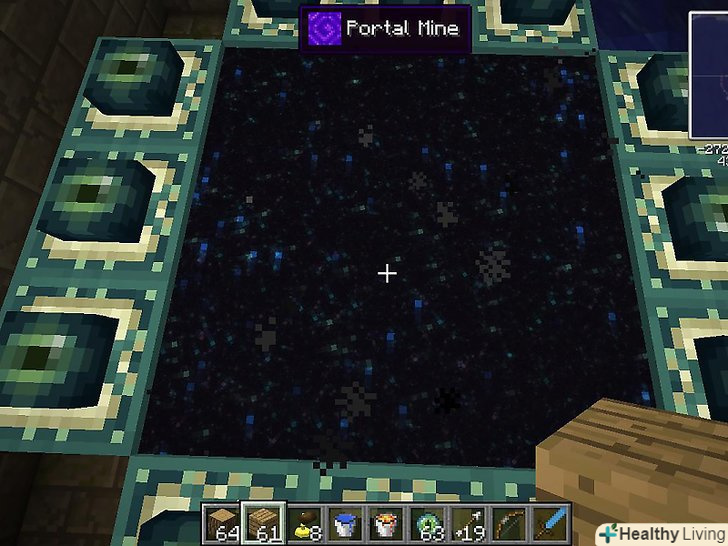Select the arrows stack of 19
This screenshot has height=546, width=728.
471,521
